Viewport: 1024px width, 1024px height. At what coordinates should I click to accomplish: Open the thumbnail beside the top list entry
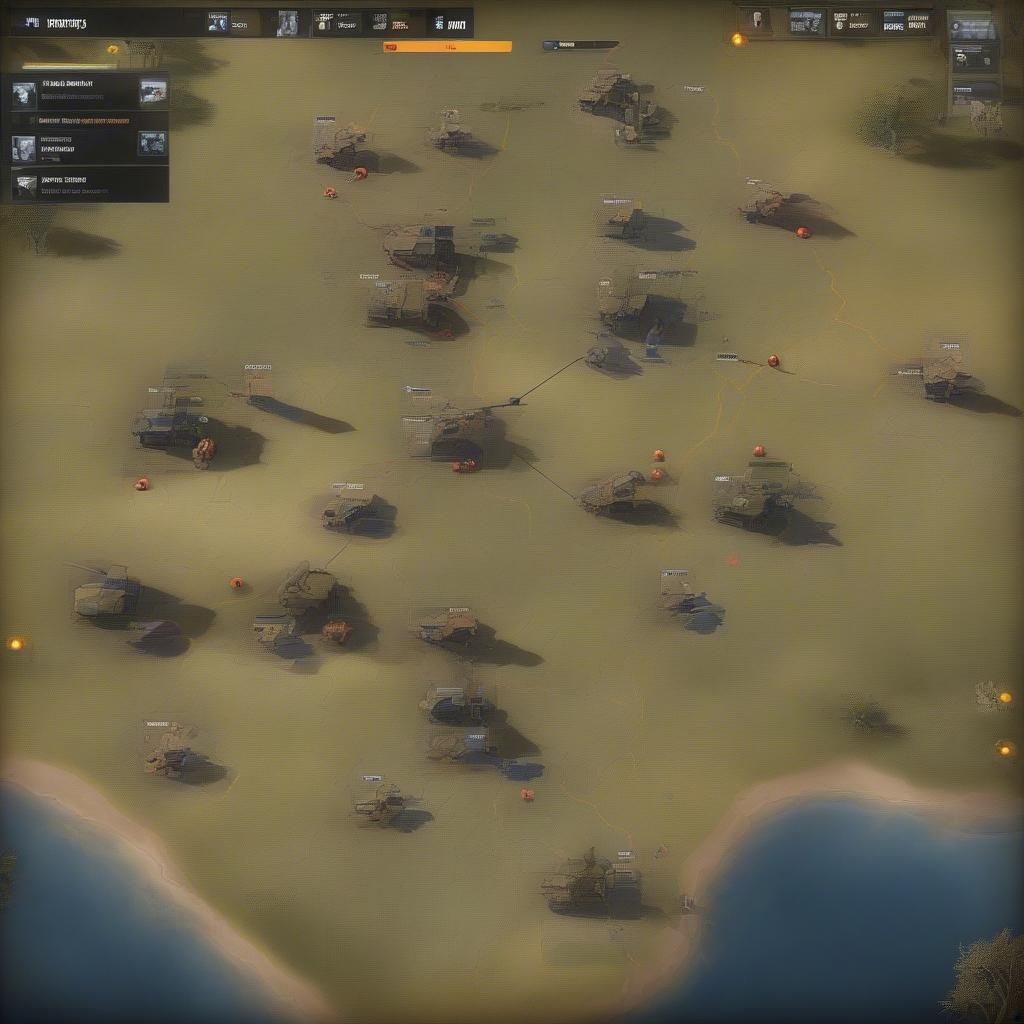click(x=153, y=92)
